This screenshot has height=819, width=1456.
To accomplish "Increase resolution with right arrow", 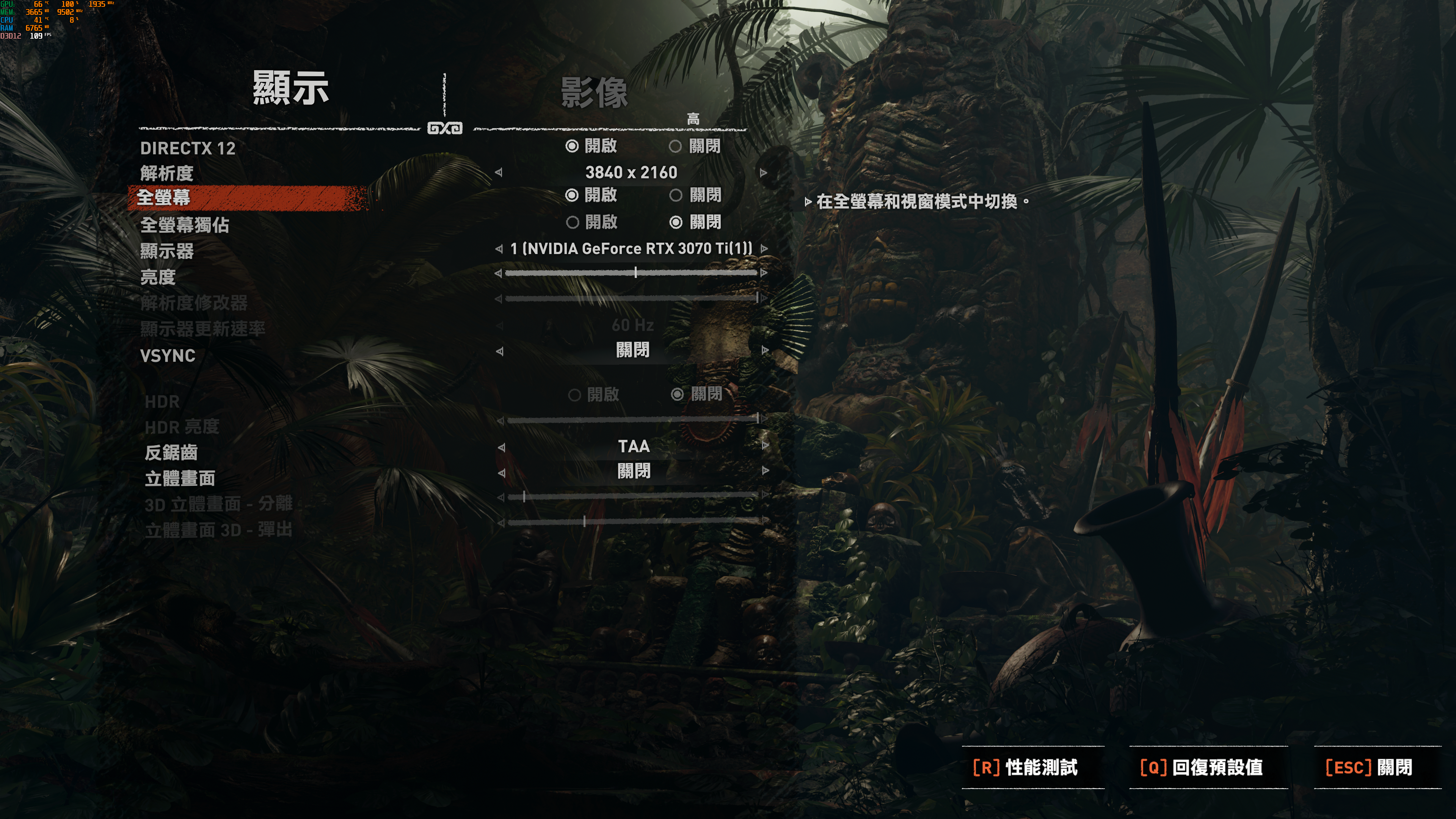I will click(x=764, y=173).
